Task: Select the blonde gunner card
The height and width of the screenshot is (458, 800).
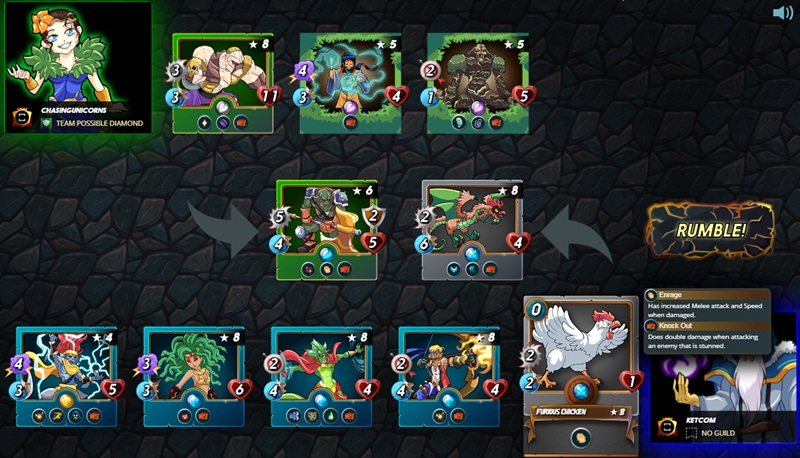Action: click(449, 375)
